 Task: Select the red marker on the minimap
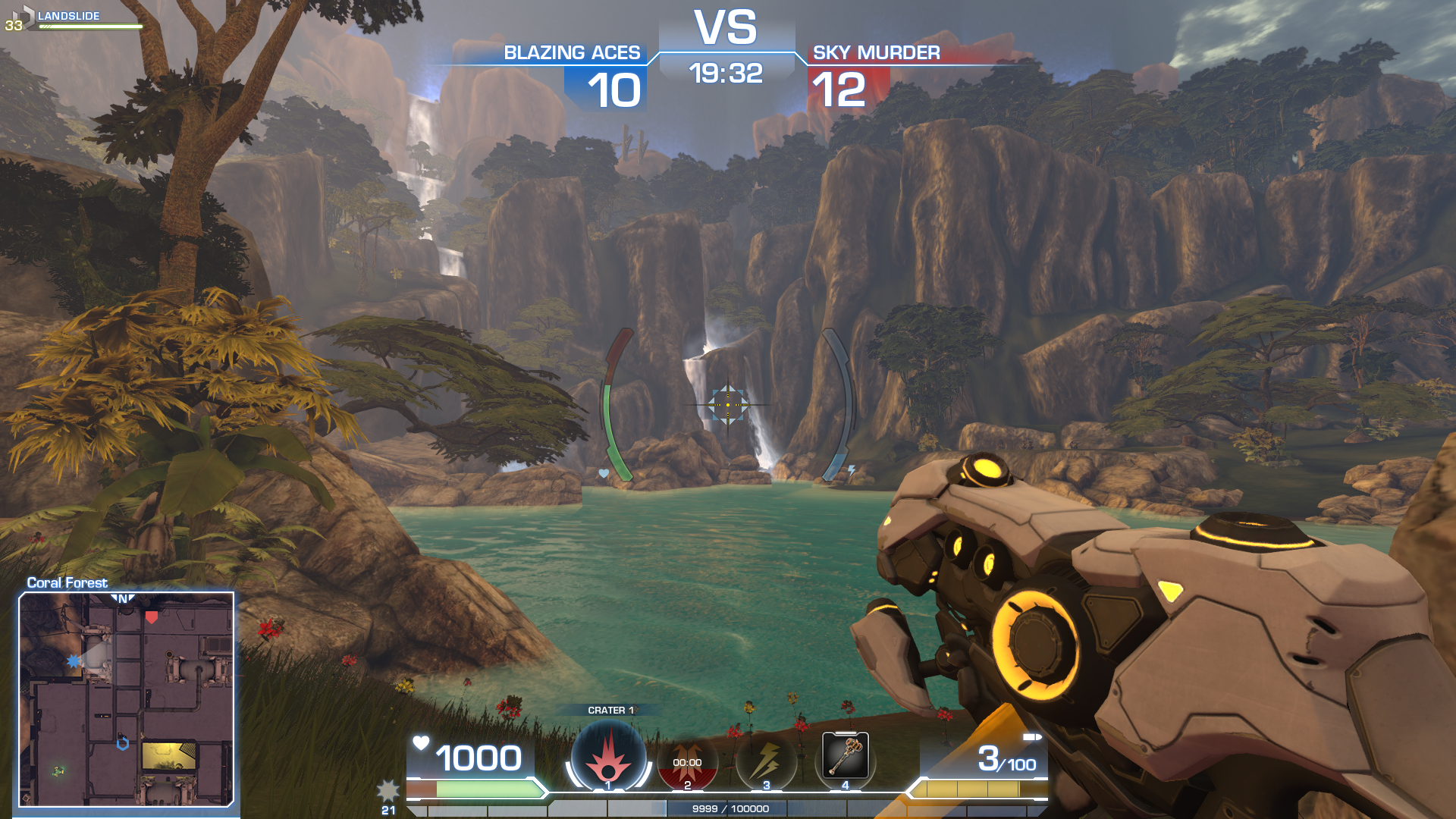pos(152,617)
